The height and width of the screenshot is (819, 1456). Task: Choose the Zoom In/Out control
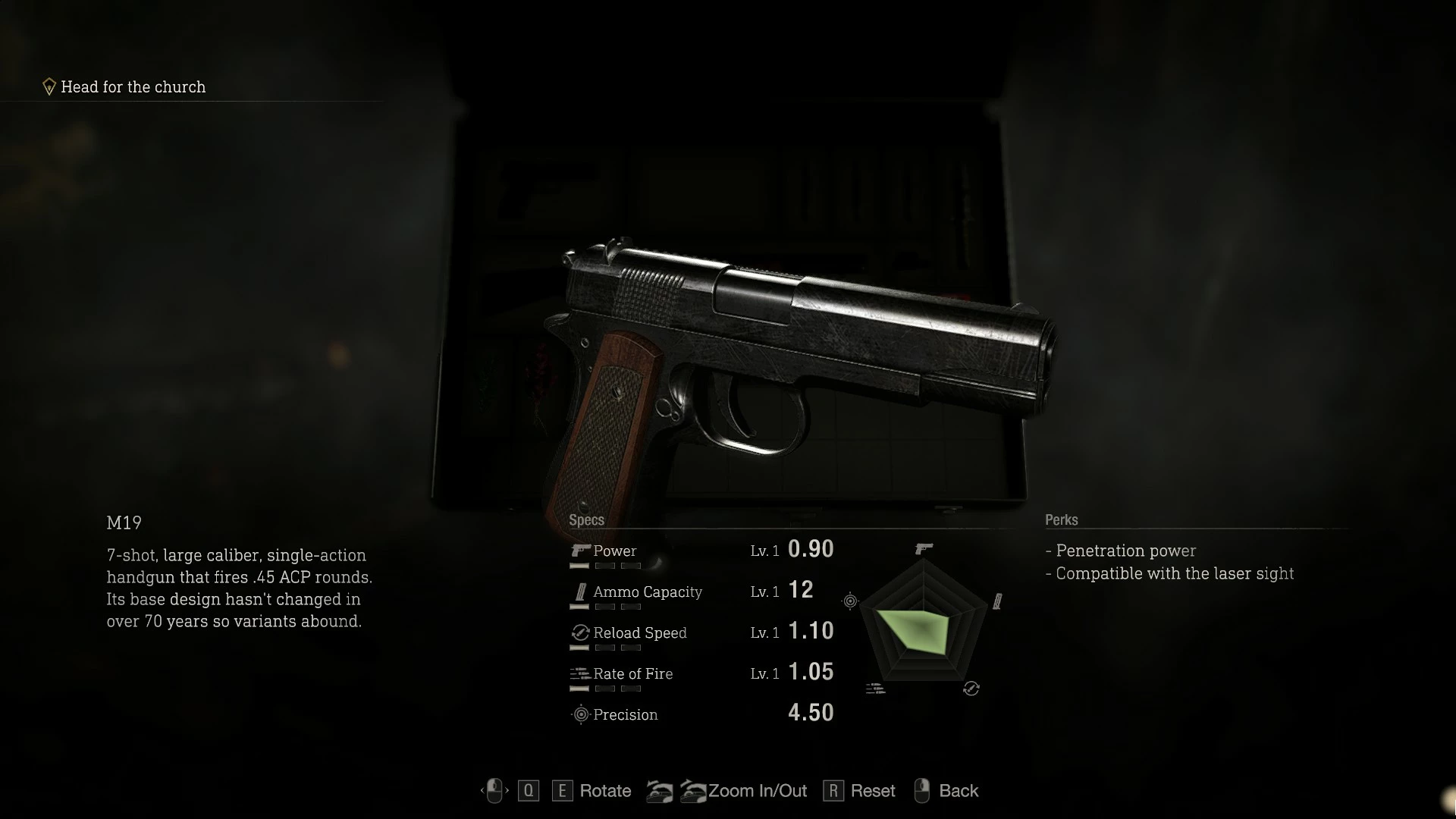pos(756,791)
